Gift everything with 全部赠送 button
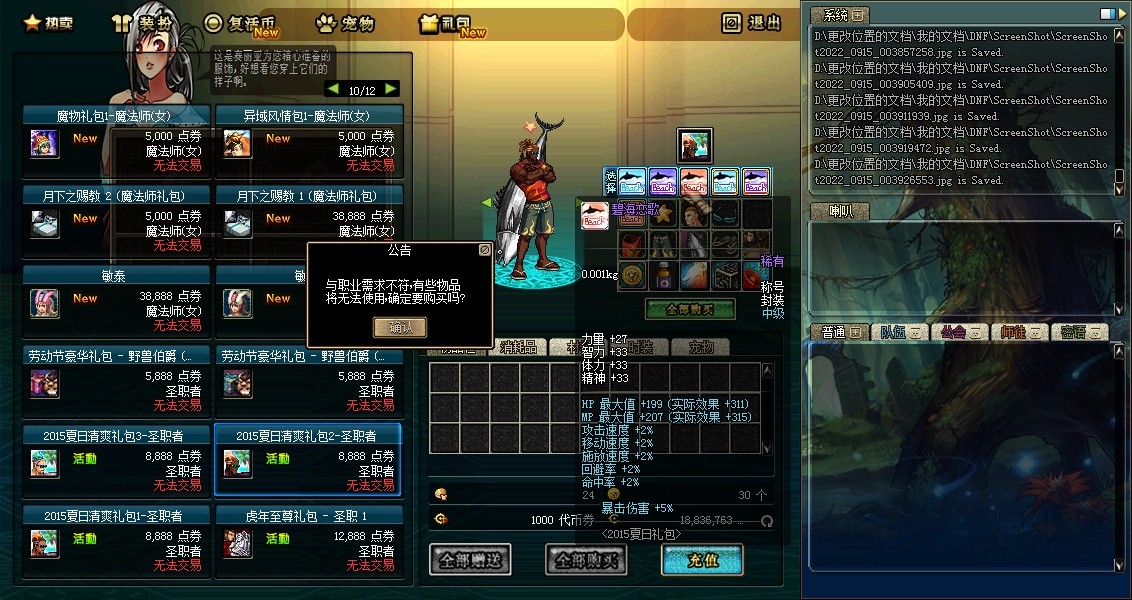This screenshot has height=600, width=1132. (471, 560)
